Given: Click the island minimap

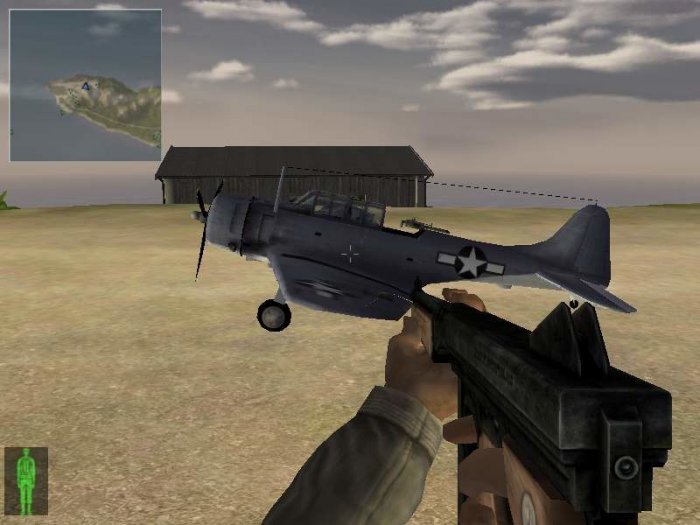Looking at the screenshot, I should [x=85, y=85].
